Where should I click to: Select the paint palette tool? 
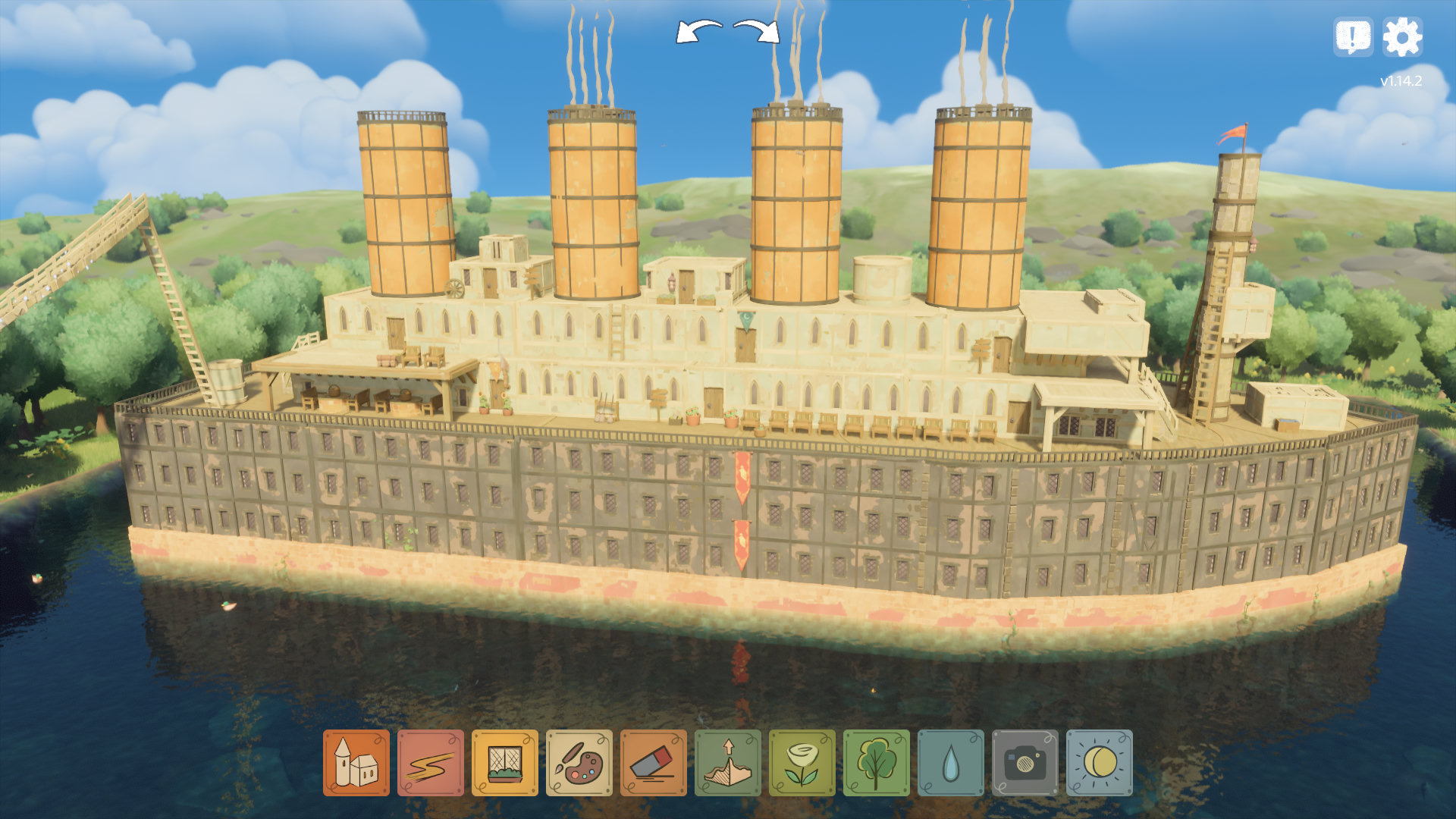(579, 763)
